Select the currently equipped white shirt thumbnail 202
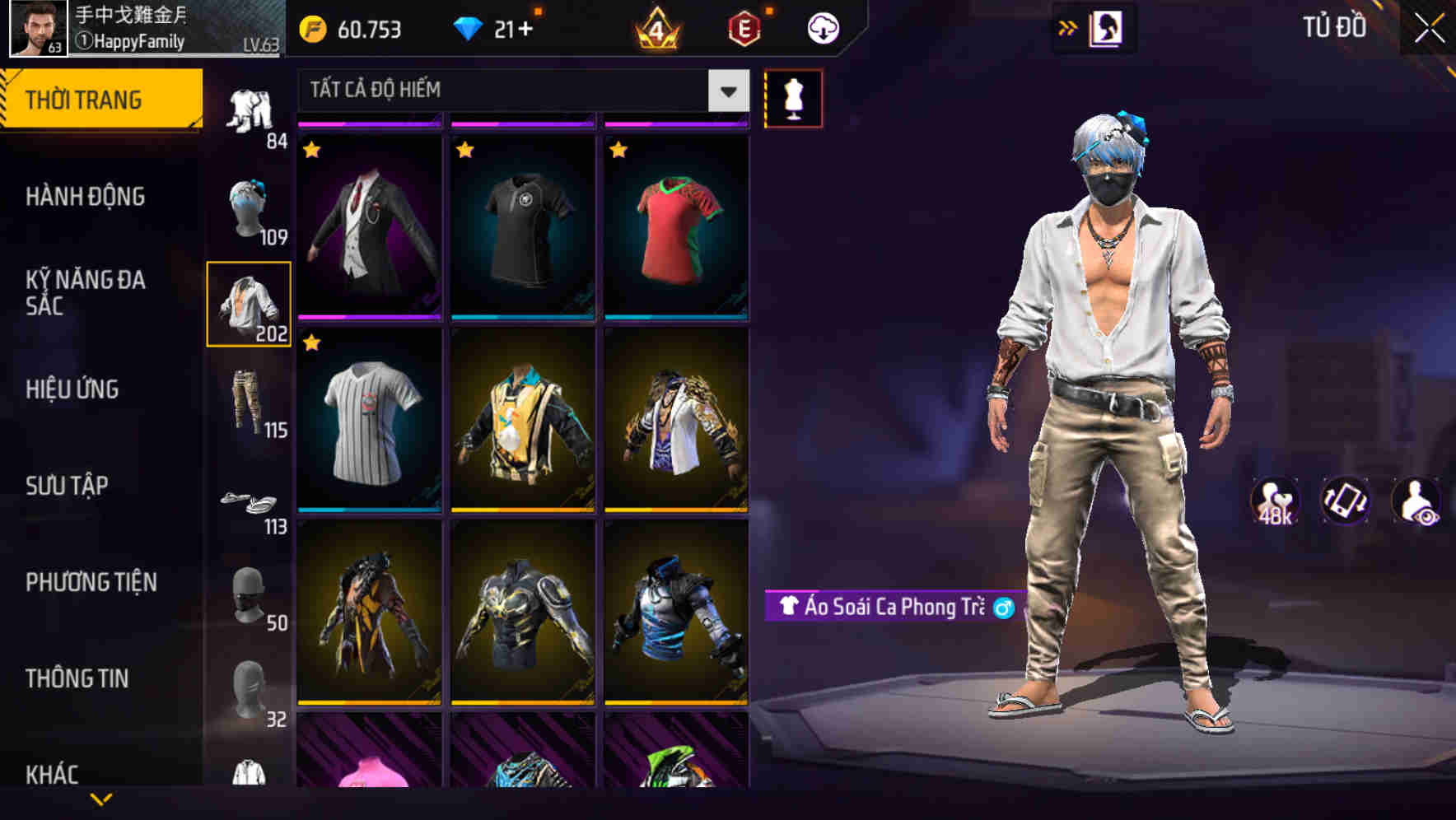This screenshot has width=1456, height=820. [x=250, y=303]
